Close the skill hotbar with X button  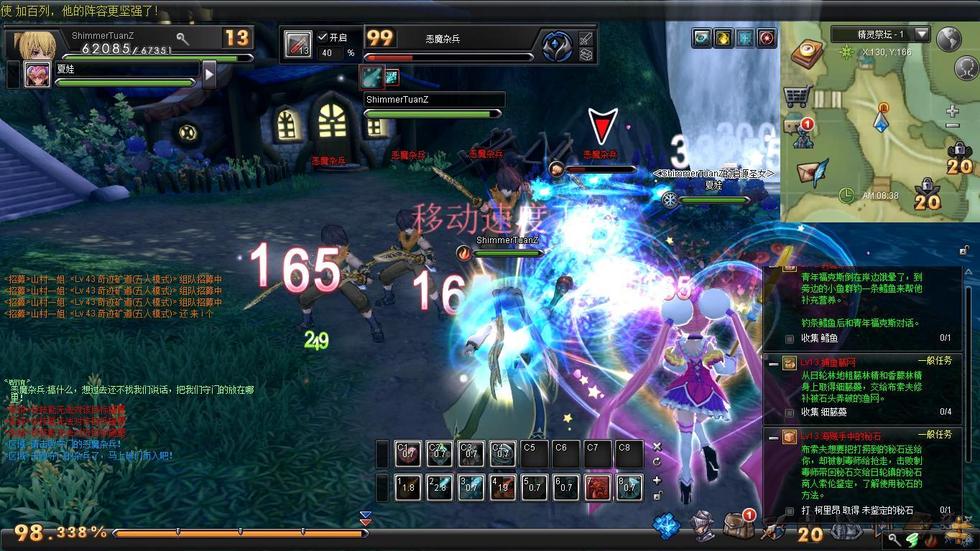coord(656,447)
